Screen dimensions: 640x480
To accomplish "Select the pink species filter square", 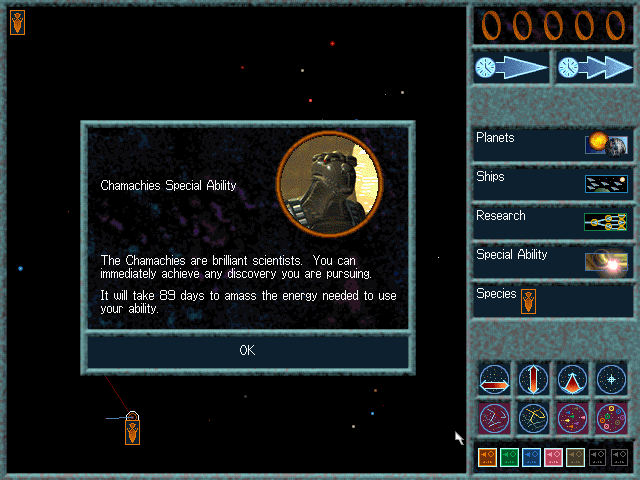I will (x=553, y=458).
